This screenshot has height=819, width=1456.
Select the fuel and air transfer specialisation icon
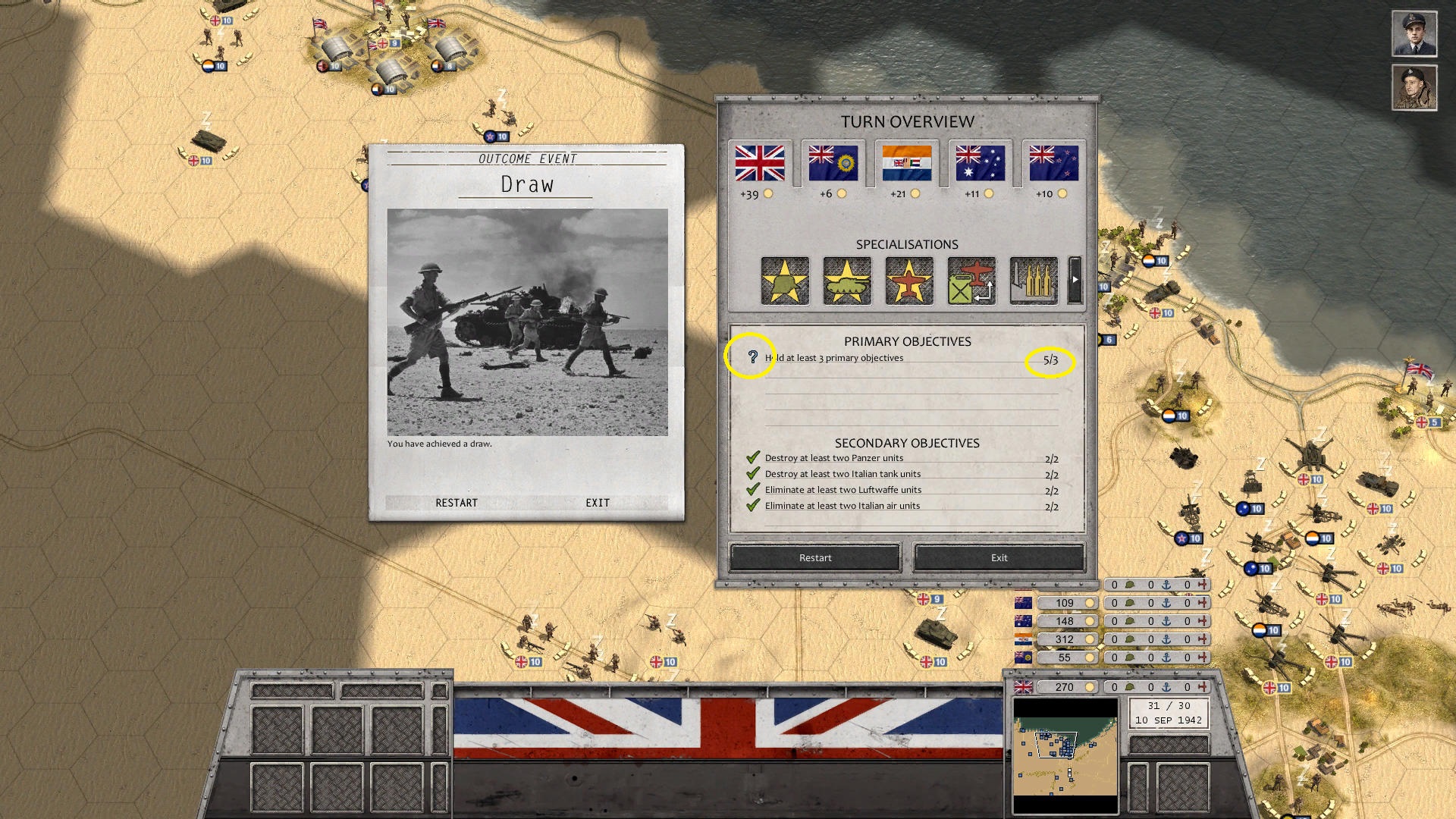tap(971, 281)
